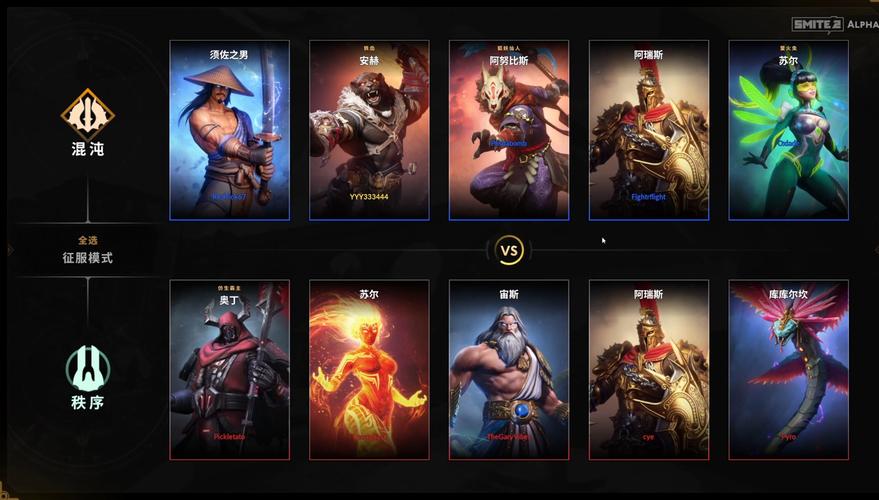Open the Zeus player card
The width and height of the screenshot is (879, 500).
pos(509,370)
